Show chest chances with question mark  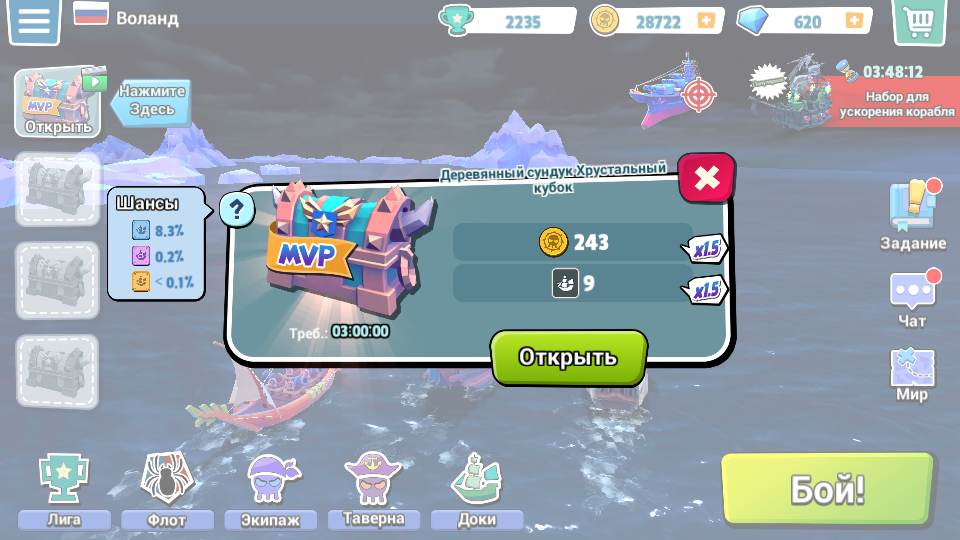click(236, 209)
